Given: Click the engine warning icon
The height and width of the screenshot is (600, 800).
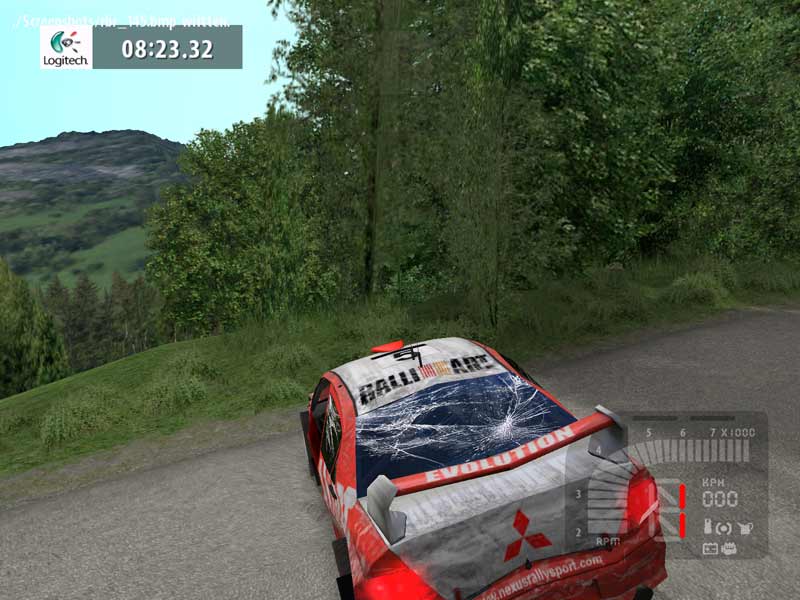Looking at the screenshot, I should (730, 548).
